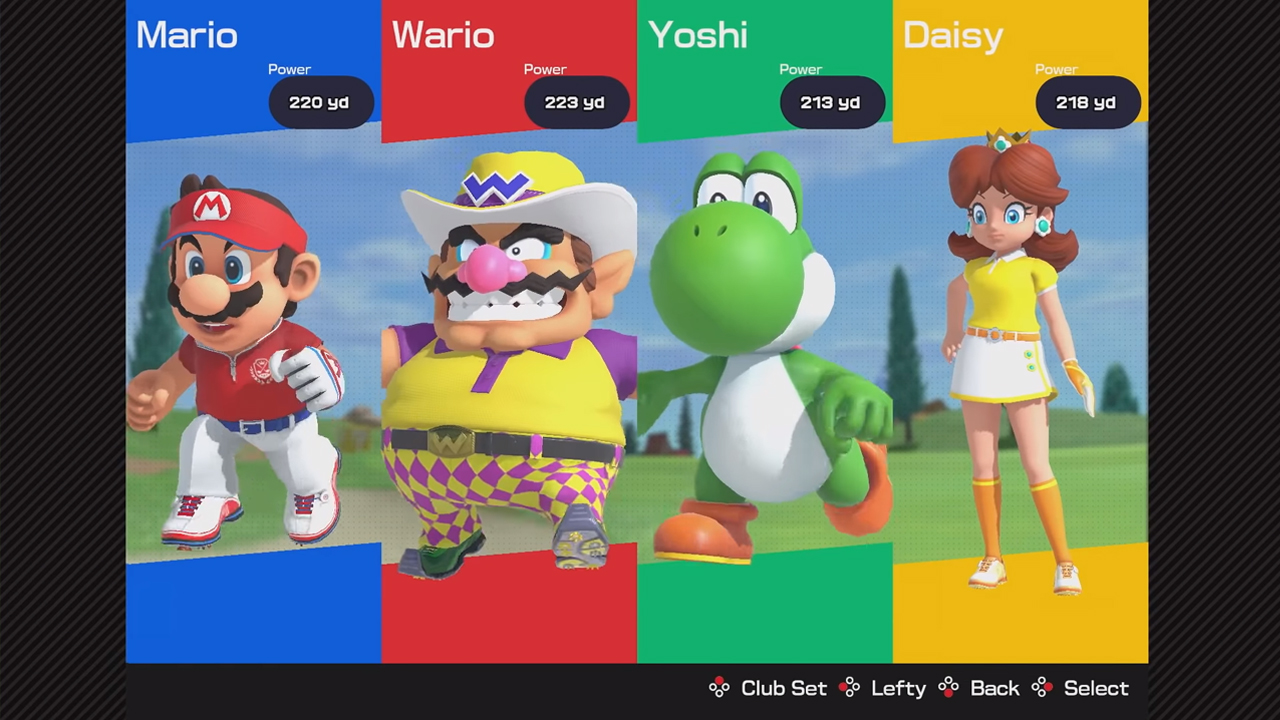Click Back to leave character selection
The width and height of the screenshot is (1280, 720).
(x=994, y=688)
